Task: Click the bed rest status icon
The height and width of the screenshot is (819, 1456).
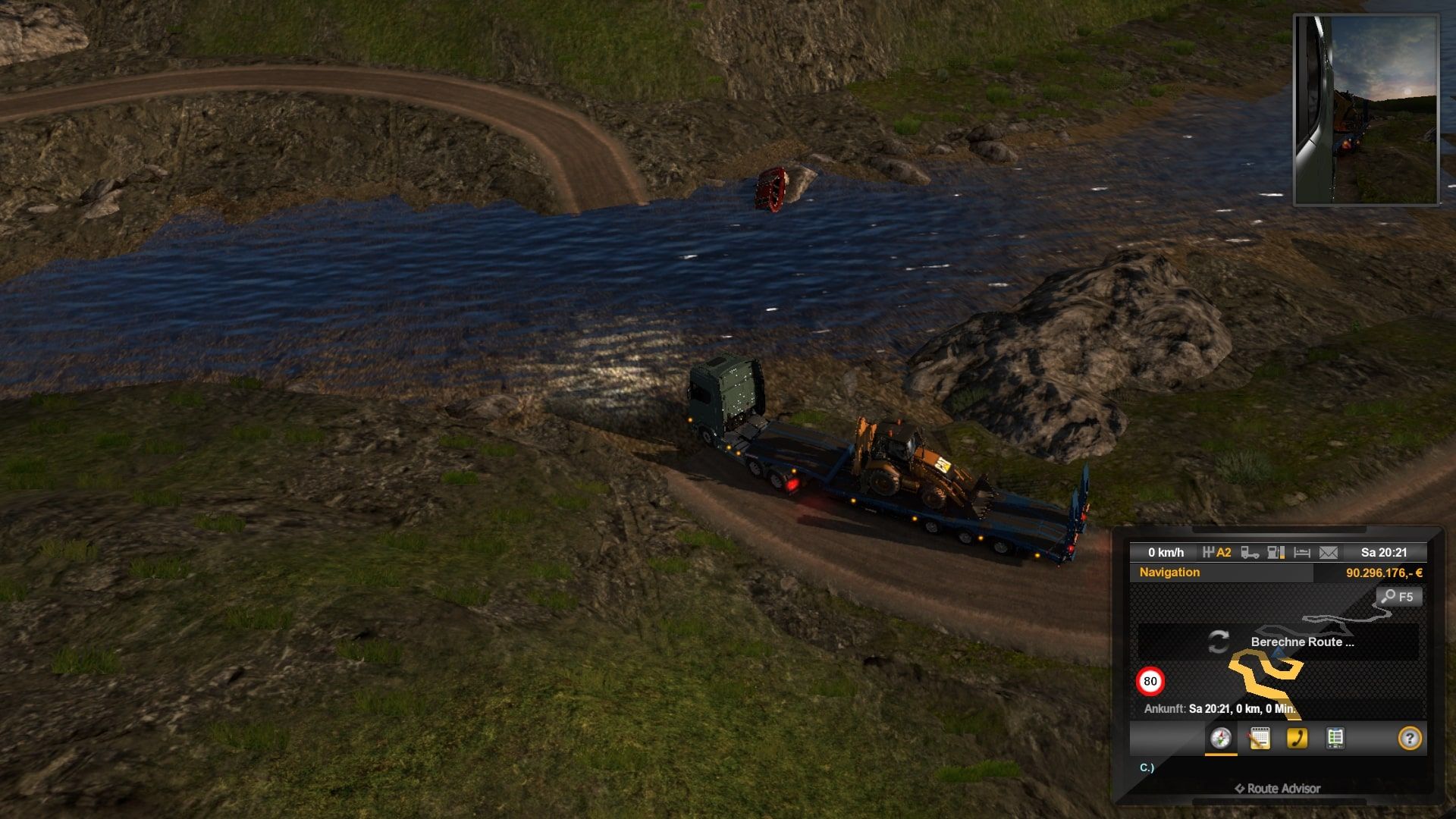Action: click(1302, 553)
